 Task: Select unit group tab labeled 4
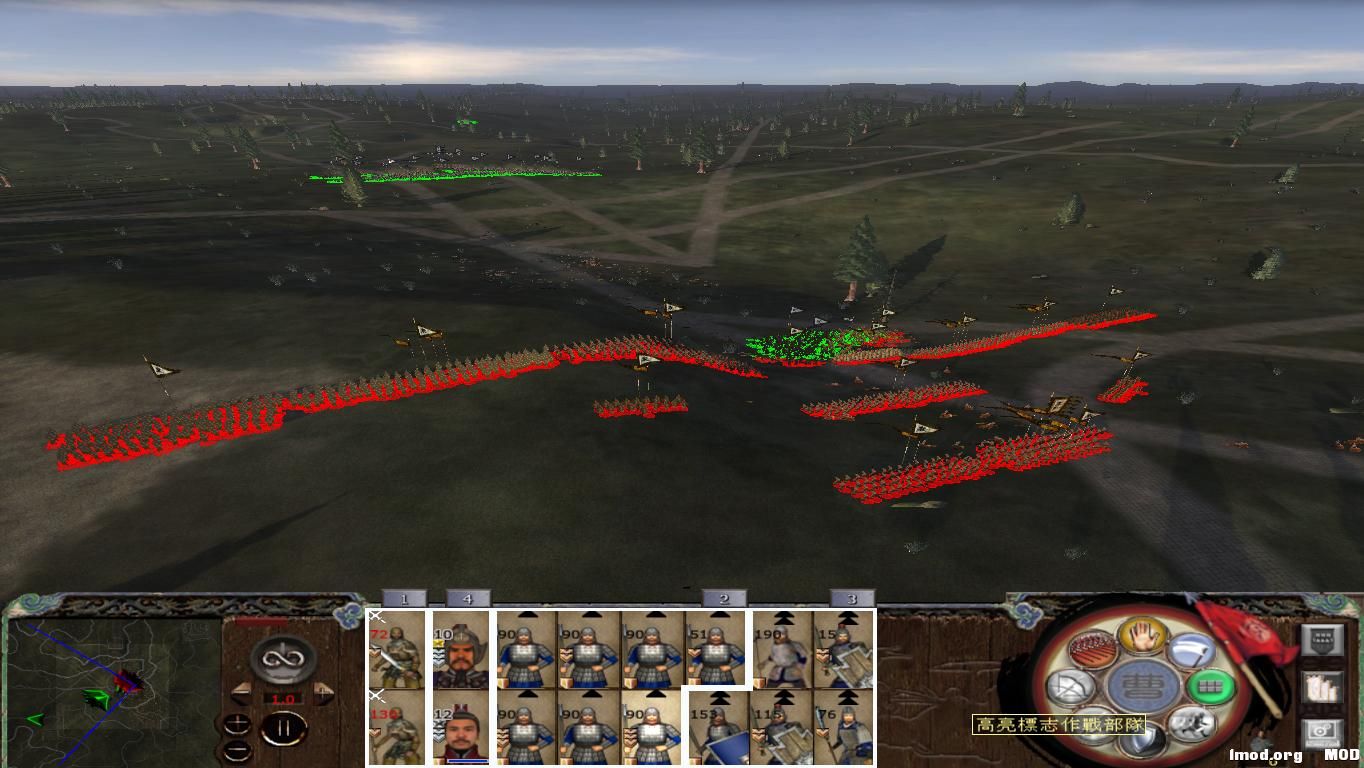(x=467, y=599)
